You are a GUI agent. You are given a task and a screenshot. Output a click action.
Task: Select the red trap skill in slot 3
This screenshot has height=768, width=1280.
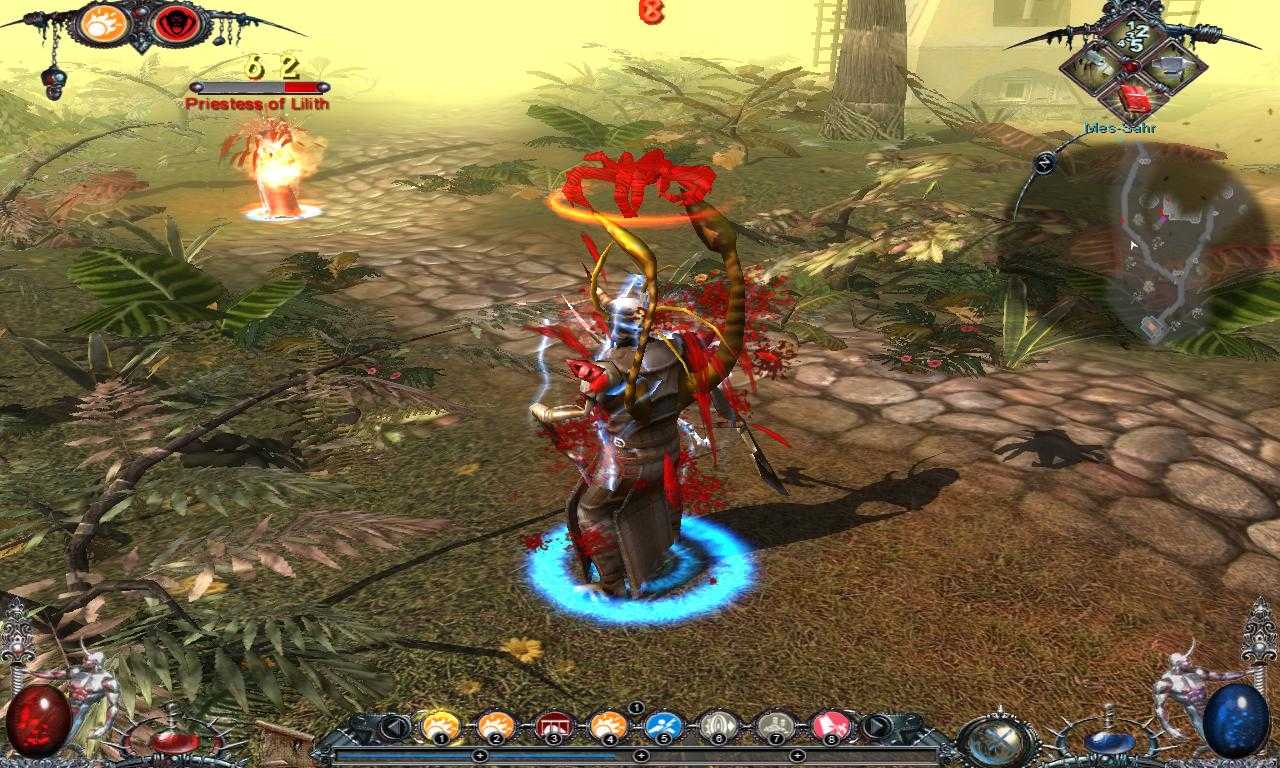[555, 725]
